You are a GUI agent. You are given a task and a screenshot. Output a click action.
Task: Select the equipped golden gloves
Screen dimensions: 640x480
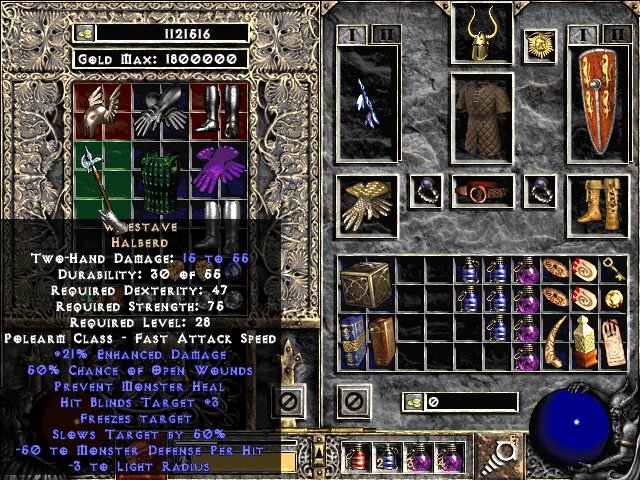pyautogui.click(x=365, y=203)
